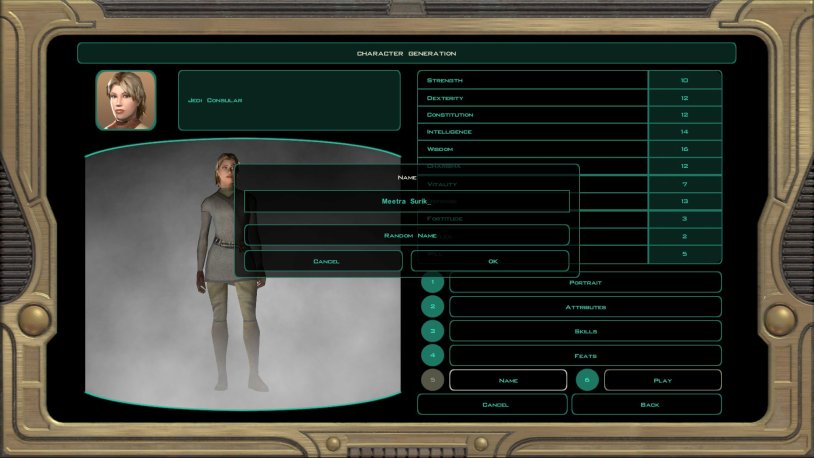The height and width of the screenshot is (458, 814).
Task: Confirm the name with OK
Action: click(490, 261)
